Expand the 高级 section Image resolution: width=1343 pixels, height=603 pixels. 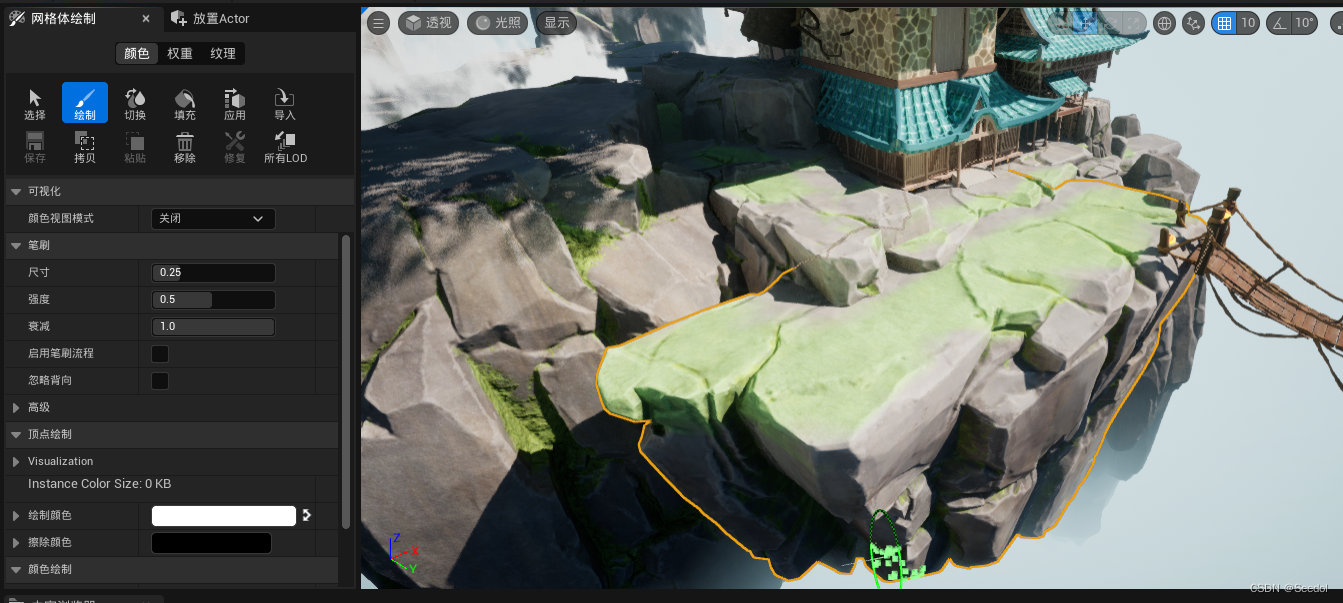tap(38, 408)
